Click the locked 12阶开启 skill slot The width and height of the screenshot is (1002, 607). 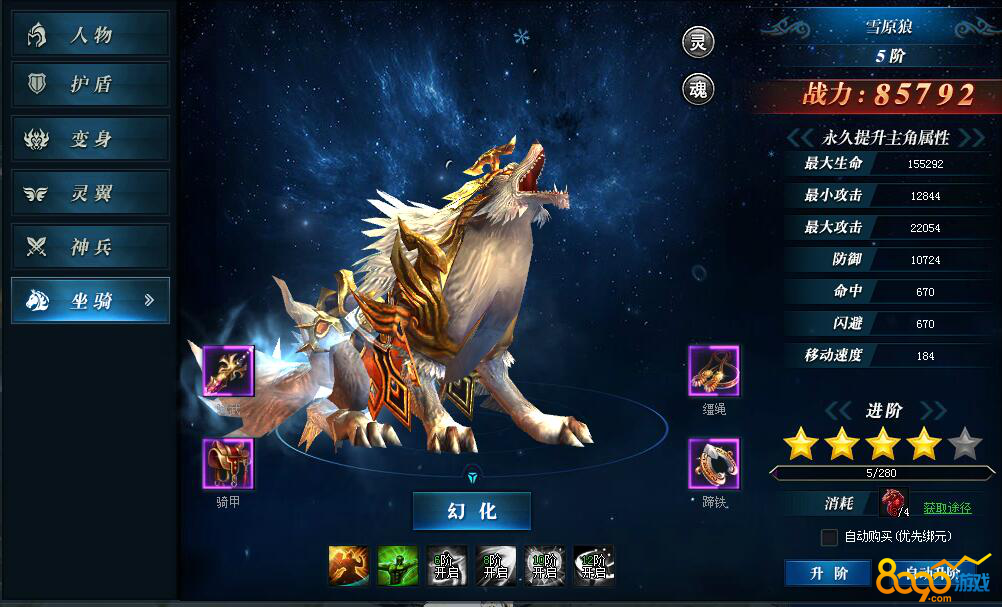(593, 565)
